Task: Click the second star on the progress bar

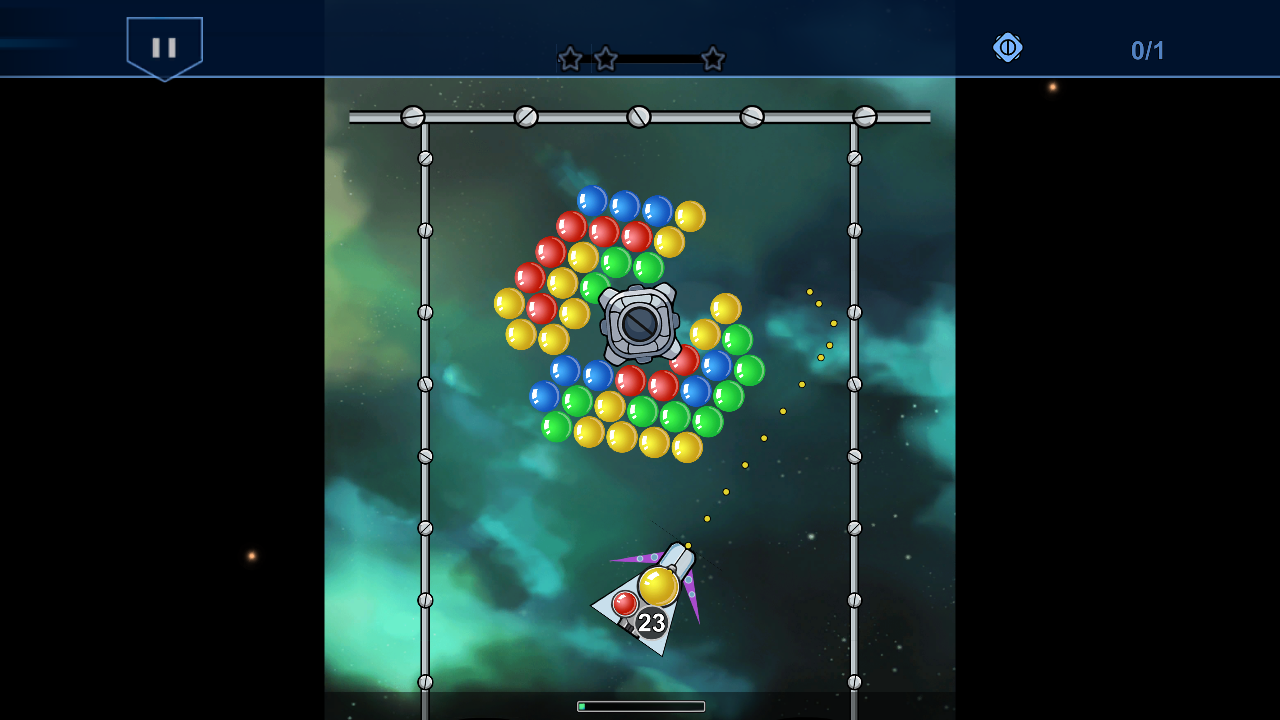Action: [x=604, y=59]
